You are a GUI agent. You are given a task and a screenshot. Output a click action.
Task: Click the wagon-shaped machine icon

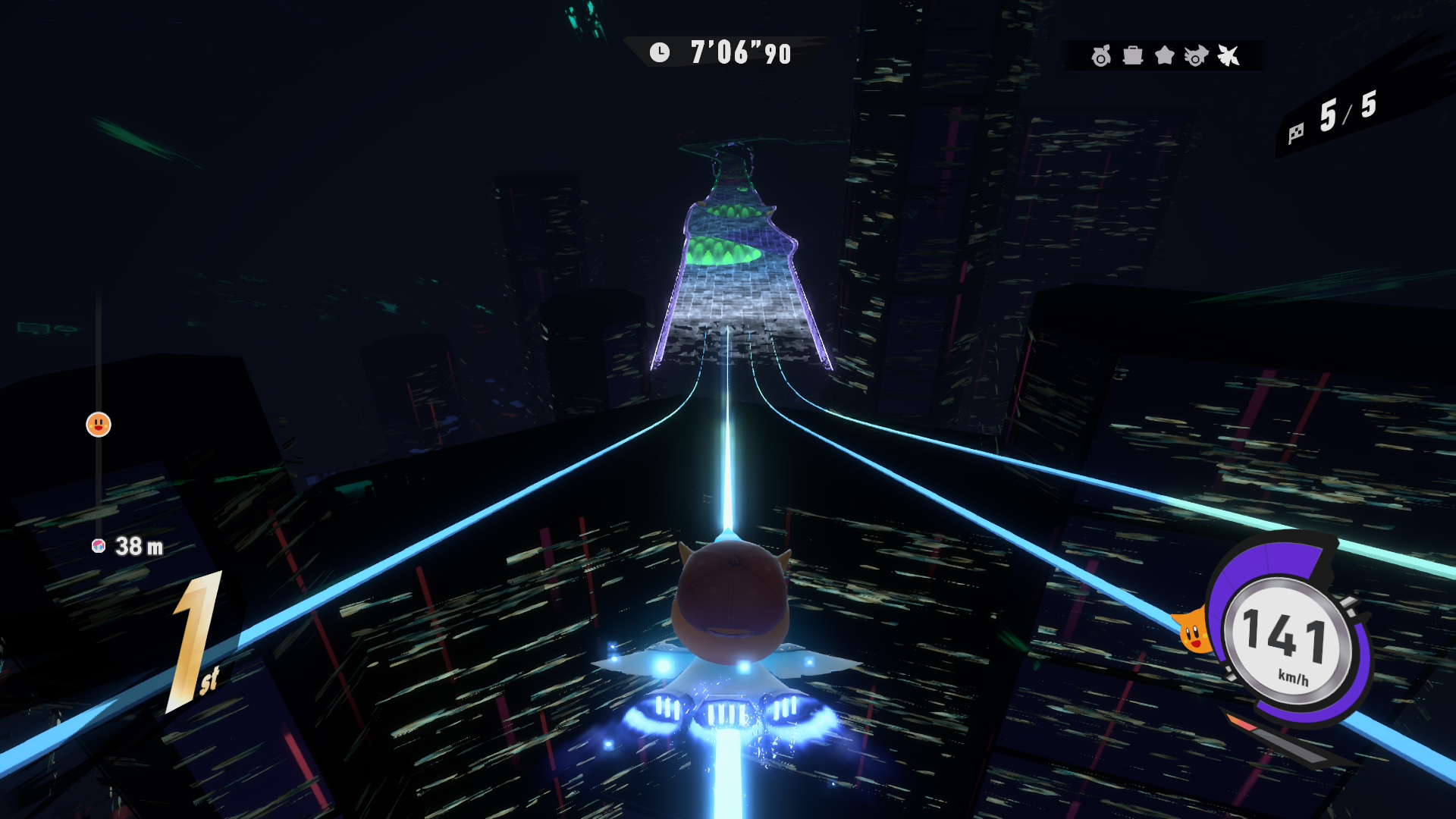tap(1133, 55)
